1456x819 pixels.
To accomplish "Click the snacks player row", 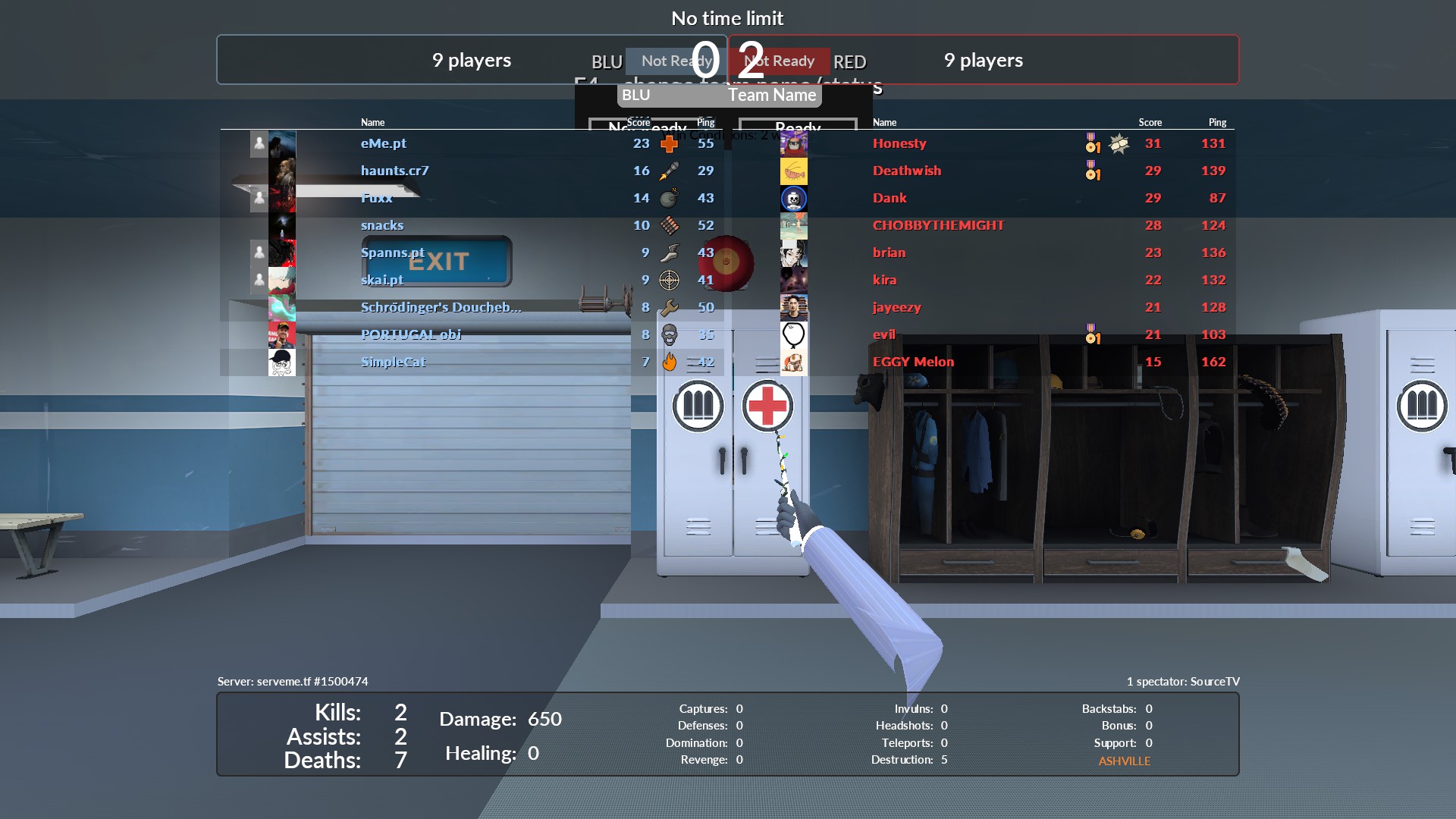I will [382, 225].
